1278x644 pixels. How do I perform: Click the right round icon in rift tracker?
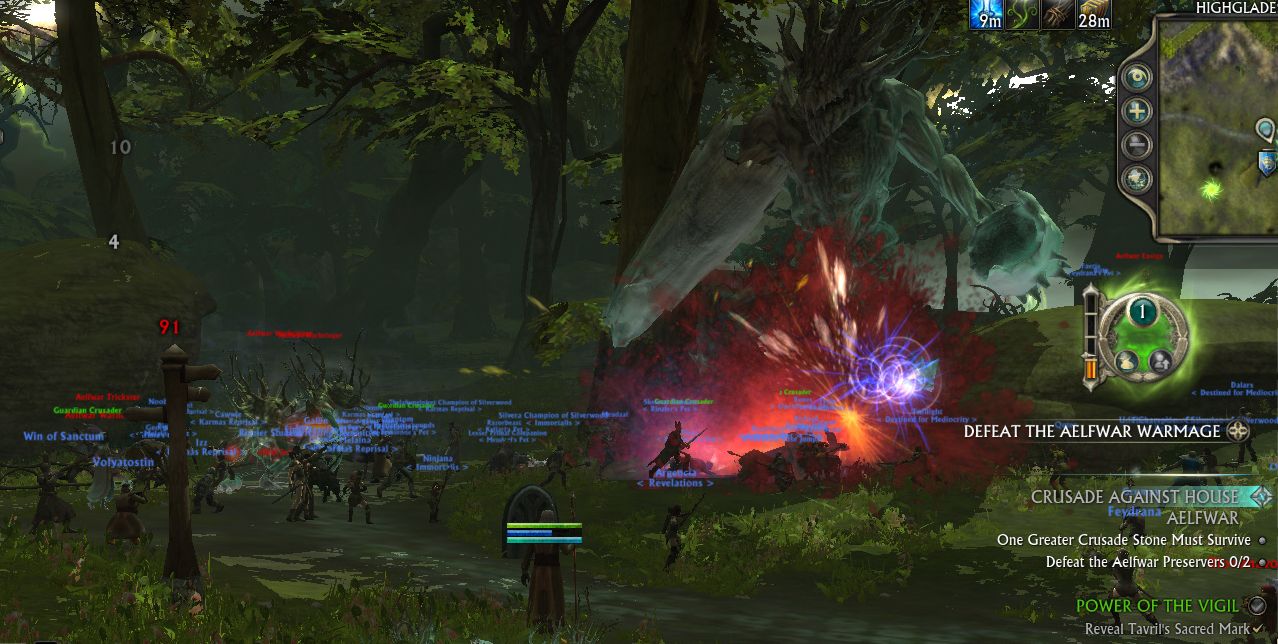[1160, 361]
